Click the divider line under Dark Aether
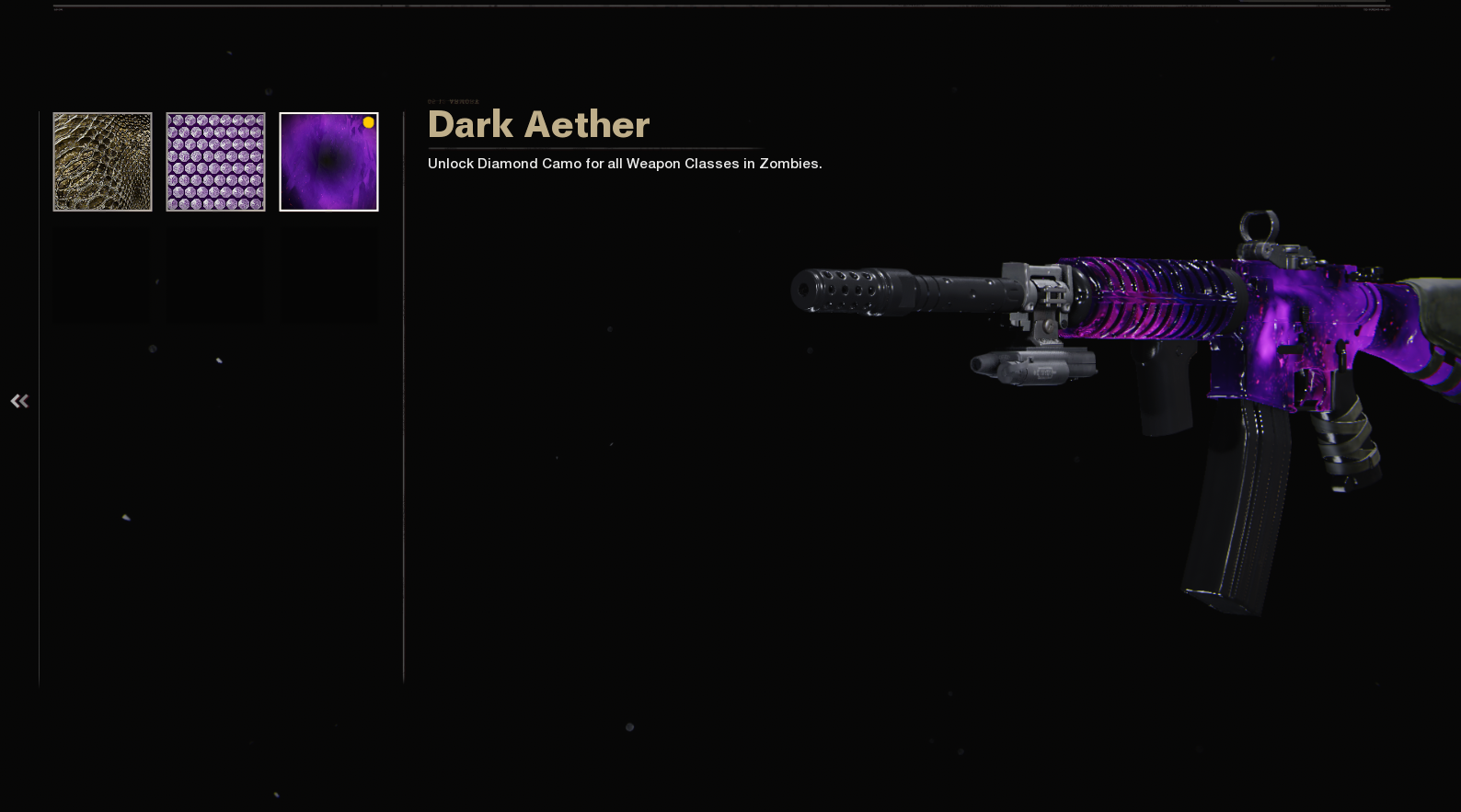This screenshot has height=812, width=1461. (594, 147)
